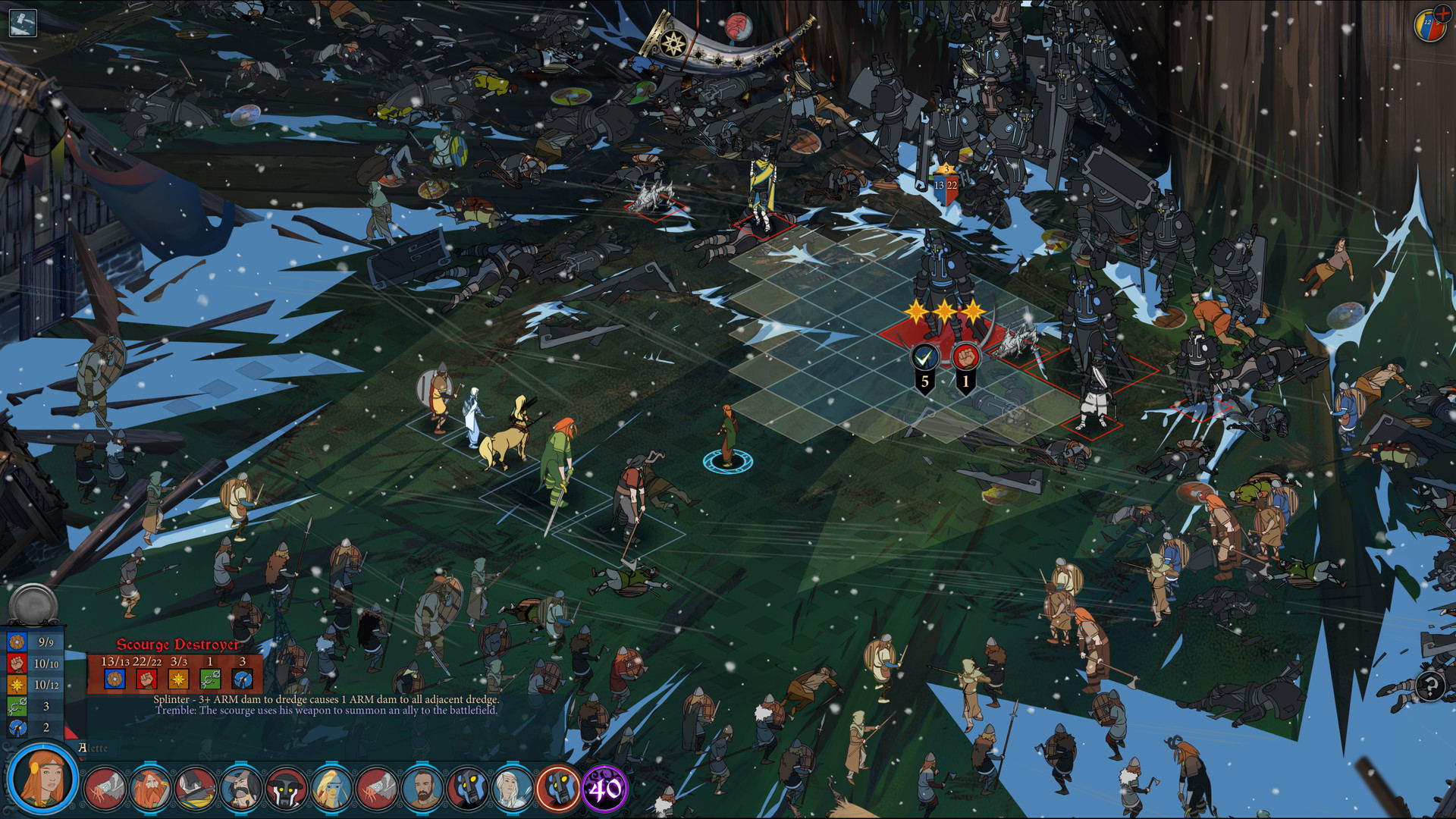The image size is (1456, 819).
Task: Choose the blonde blue-masked horseborn portrait
Action: [x=331, y=789]
